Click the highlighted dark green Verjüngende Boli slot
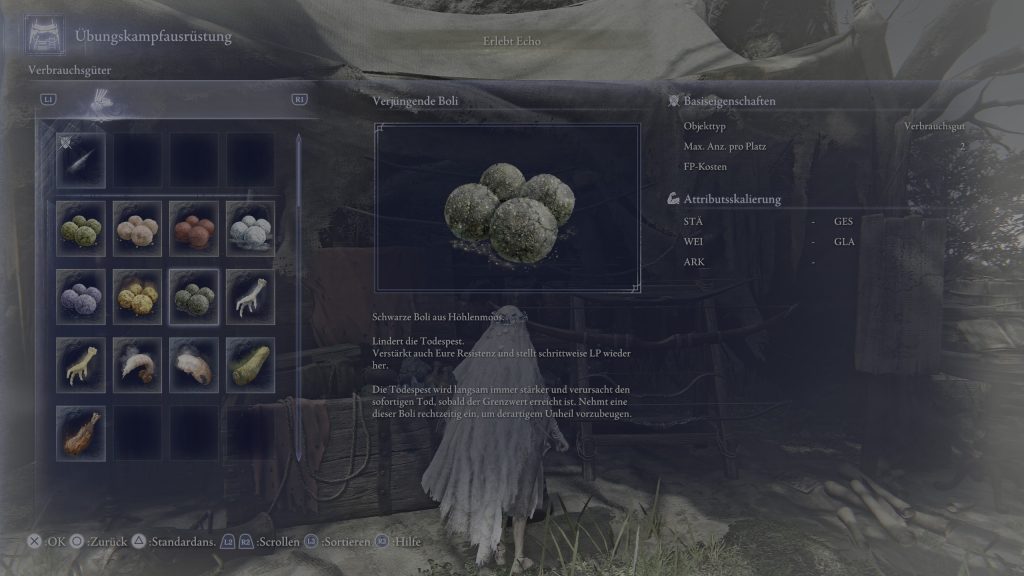The image size is (1024, 576). [x=194, y=296]
